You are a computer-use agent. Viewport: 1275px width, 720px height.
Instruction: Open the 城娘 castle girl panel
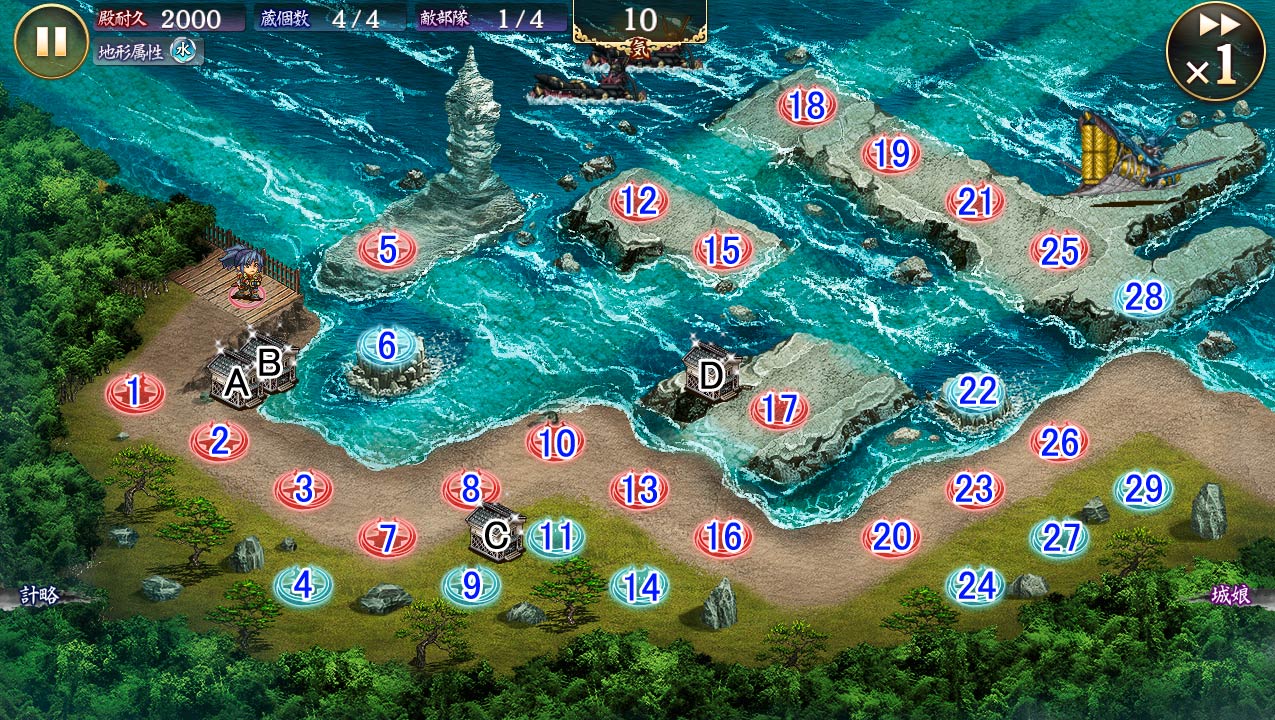[x=1234, y=596]
